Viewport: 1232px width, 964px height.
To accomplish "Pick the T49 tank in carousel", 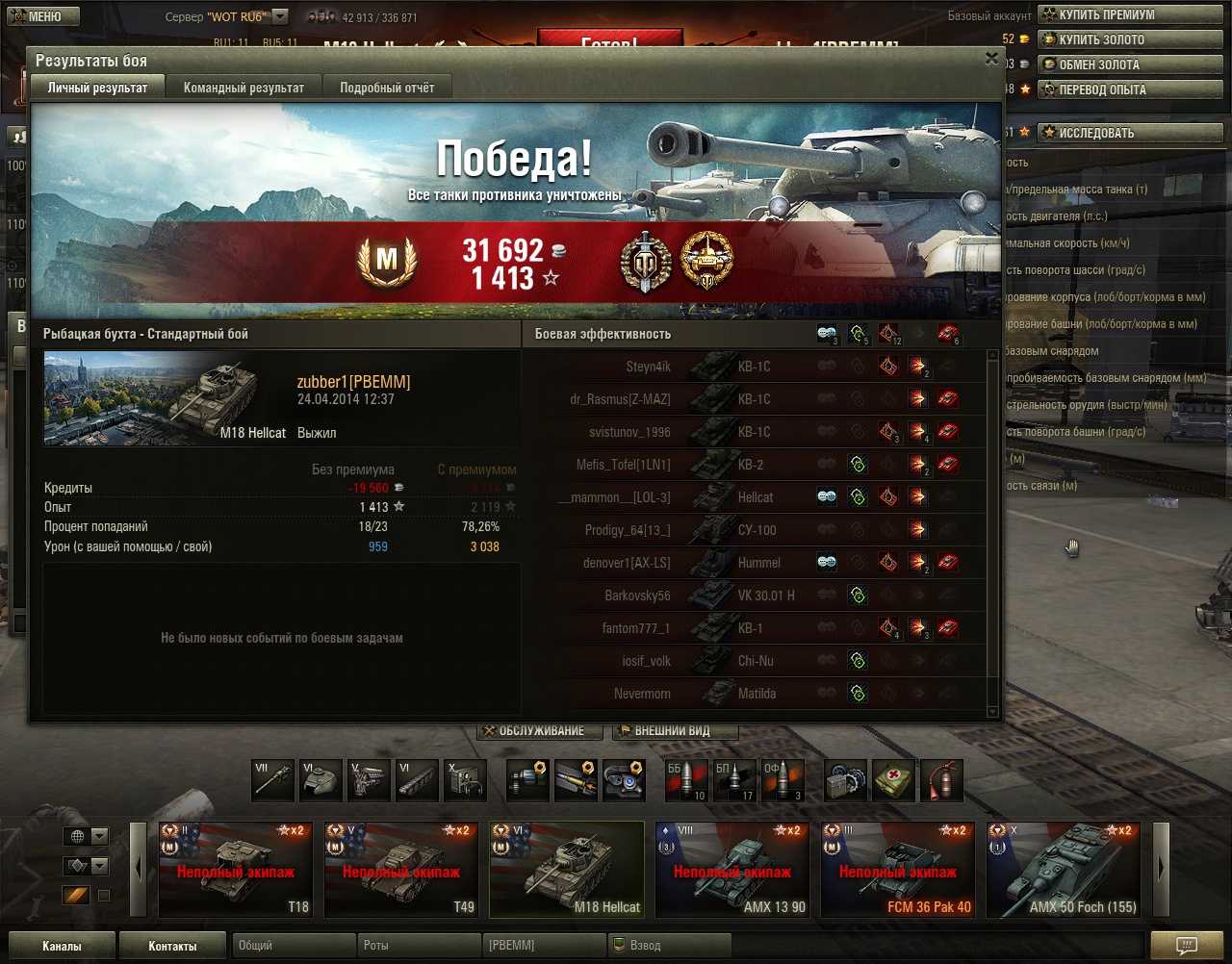I will [x=400, y=870].
